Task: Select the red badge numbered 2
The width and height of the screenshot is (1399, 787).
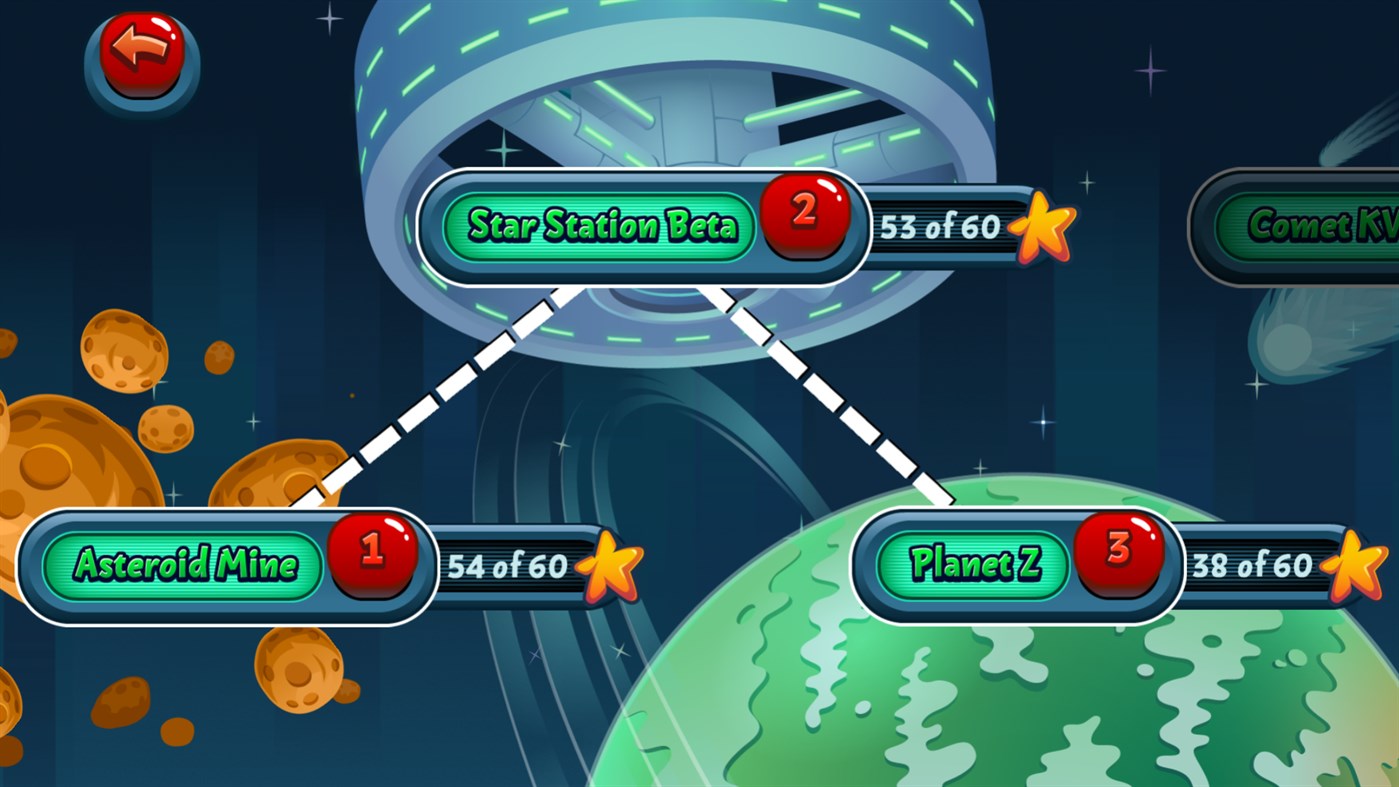Action: point(808,214)
